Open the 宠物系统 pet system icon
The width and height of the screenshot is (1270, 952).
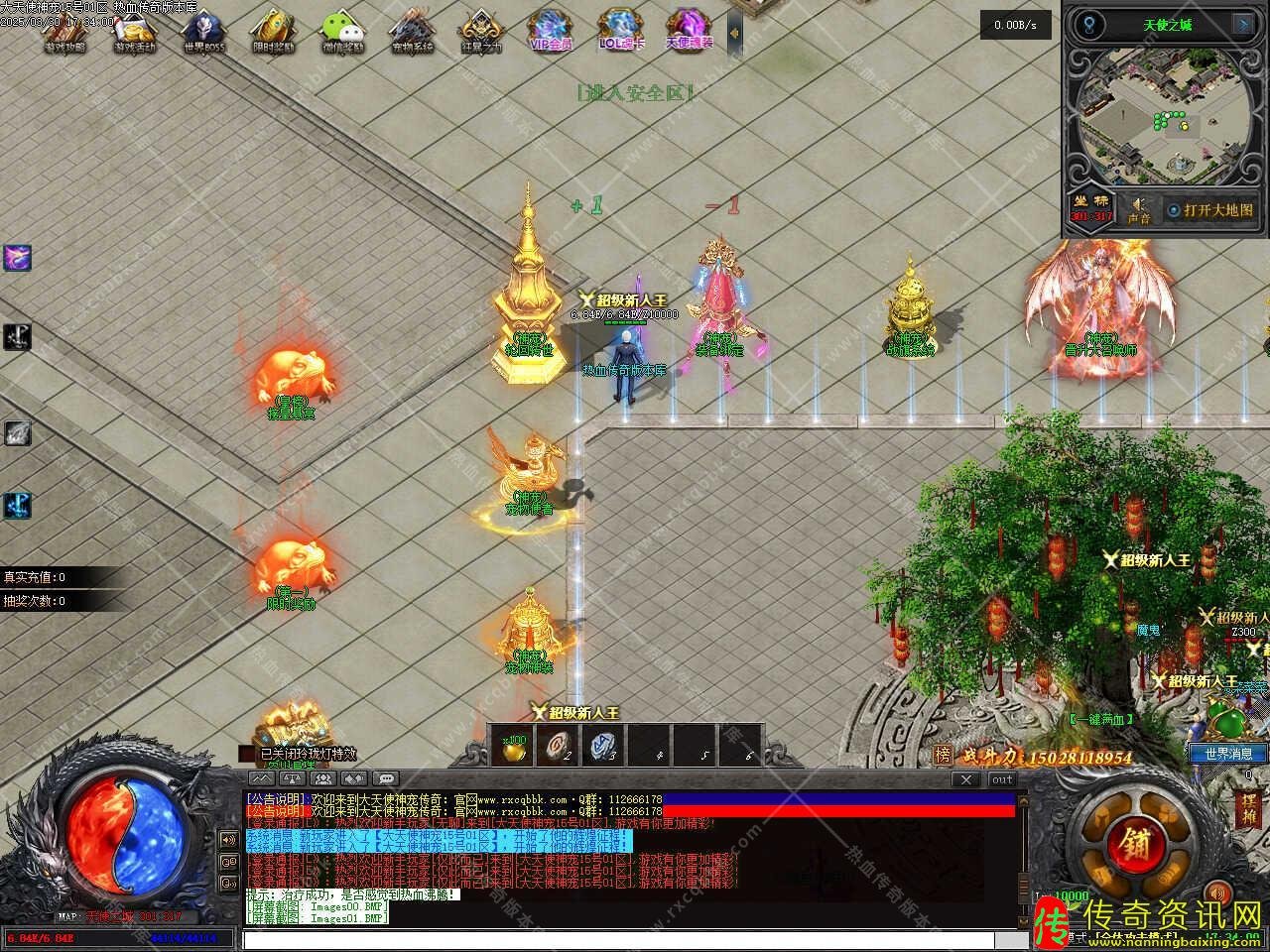(x=411, y=30)
